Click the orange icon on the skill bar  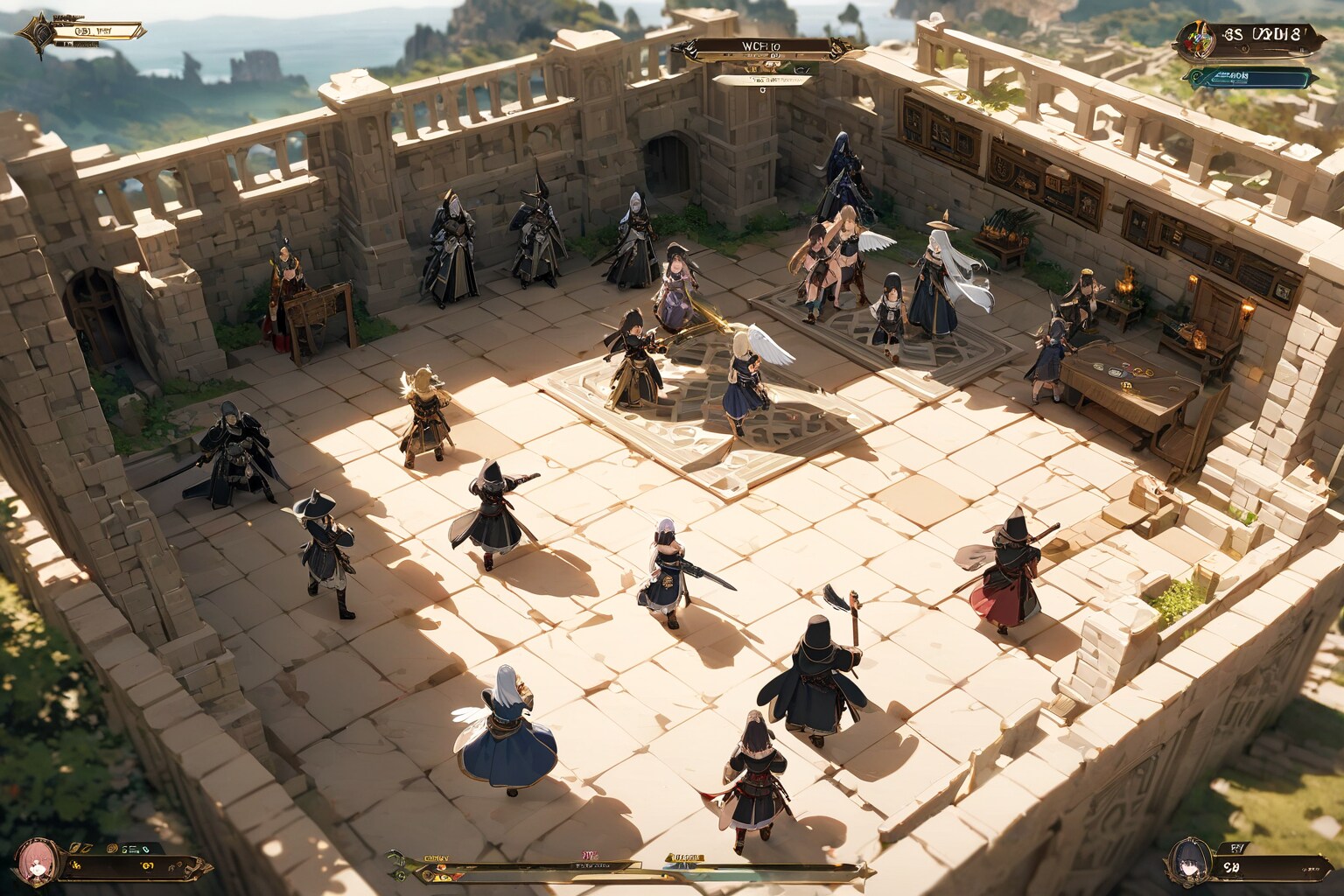[441, 869]
